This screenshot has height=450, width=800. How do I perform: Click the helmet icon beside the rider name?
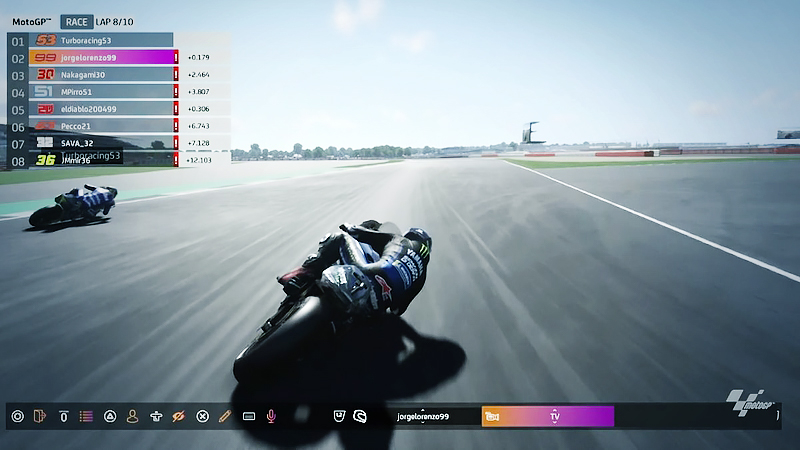tap(360, 416)
